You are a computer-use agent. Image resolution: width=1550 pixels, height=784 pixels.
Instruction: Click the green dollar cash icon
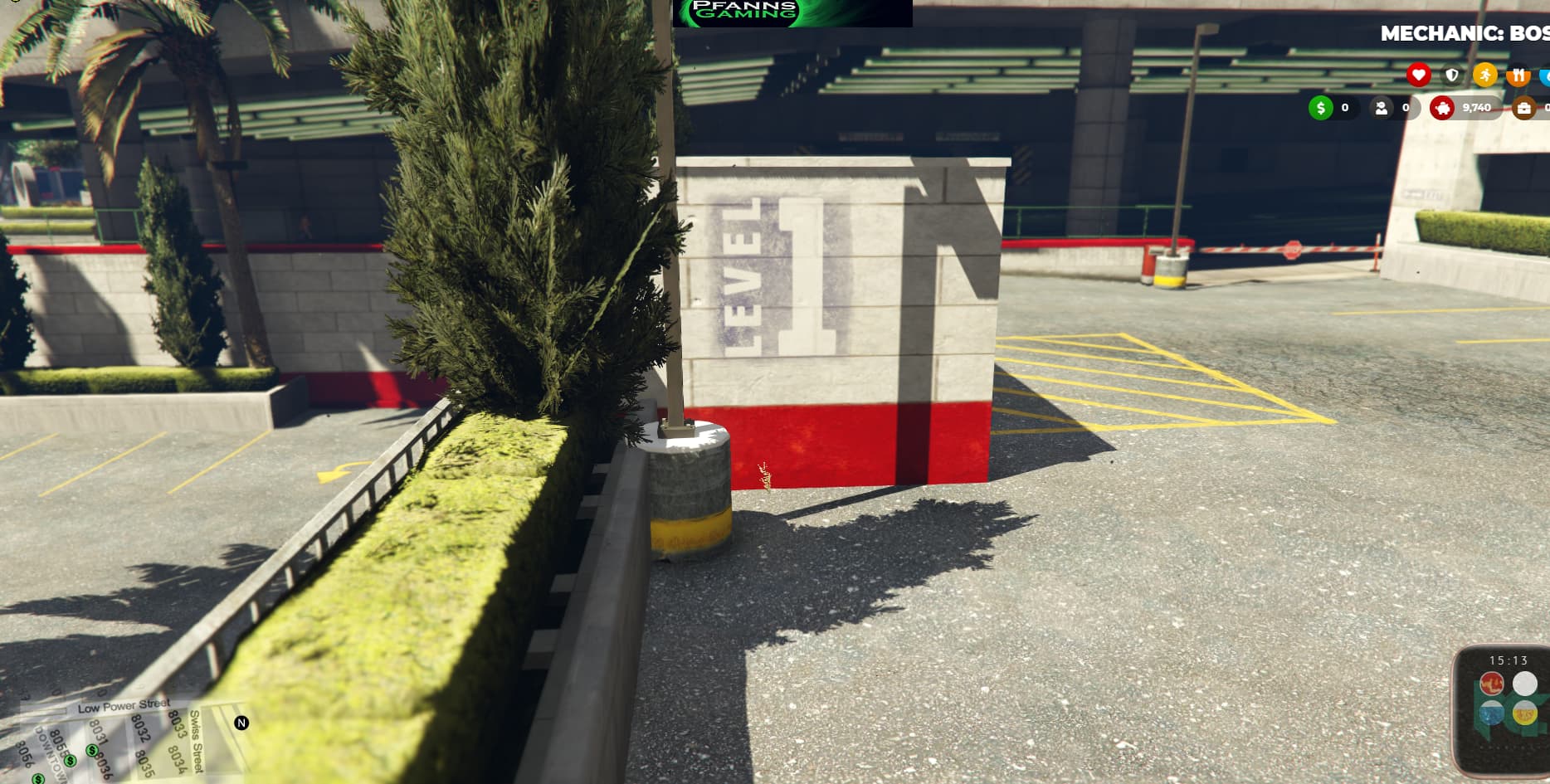click(x=1320, y=107)
